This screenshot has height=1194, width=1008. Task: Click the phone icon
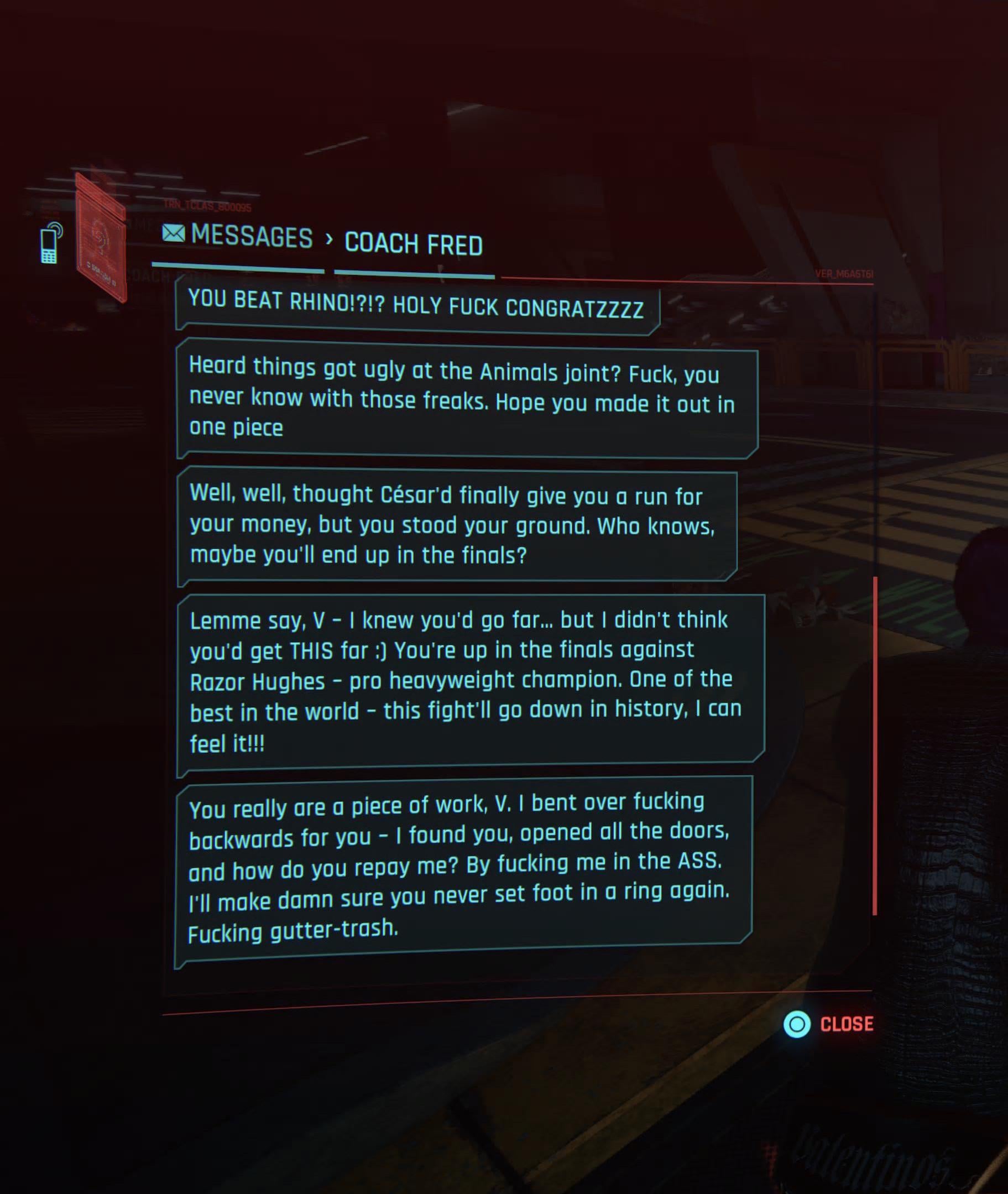point(51,243)
